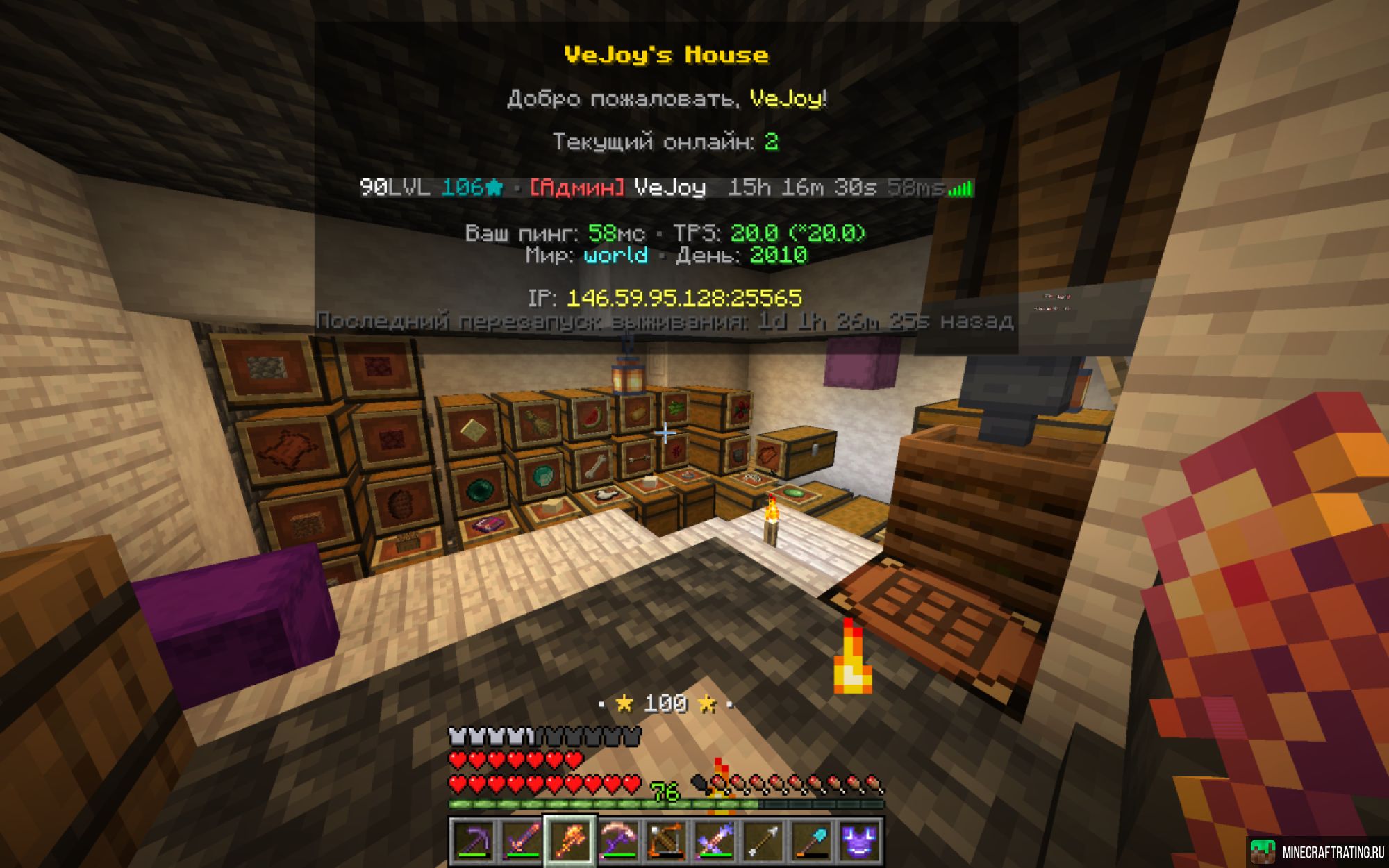This screenshot has width=1389, height=868.
Task: Click the [Админ] VeJoy player entry
Action: click(x=618, y=187)
